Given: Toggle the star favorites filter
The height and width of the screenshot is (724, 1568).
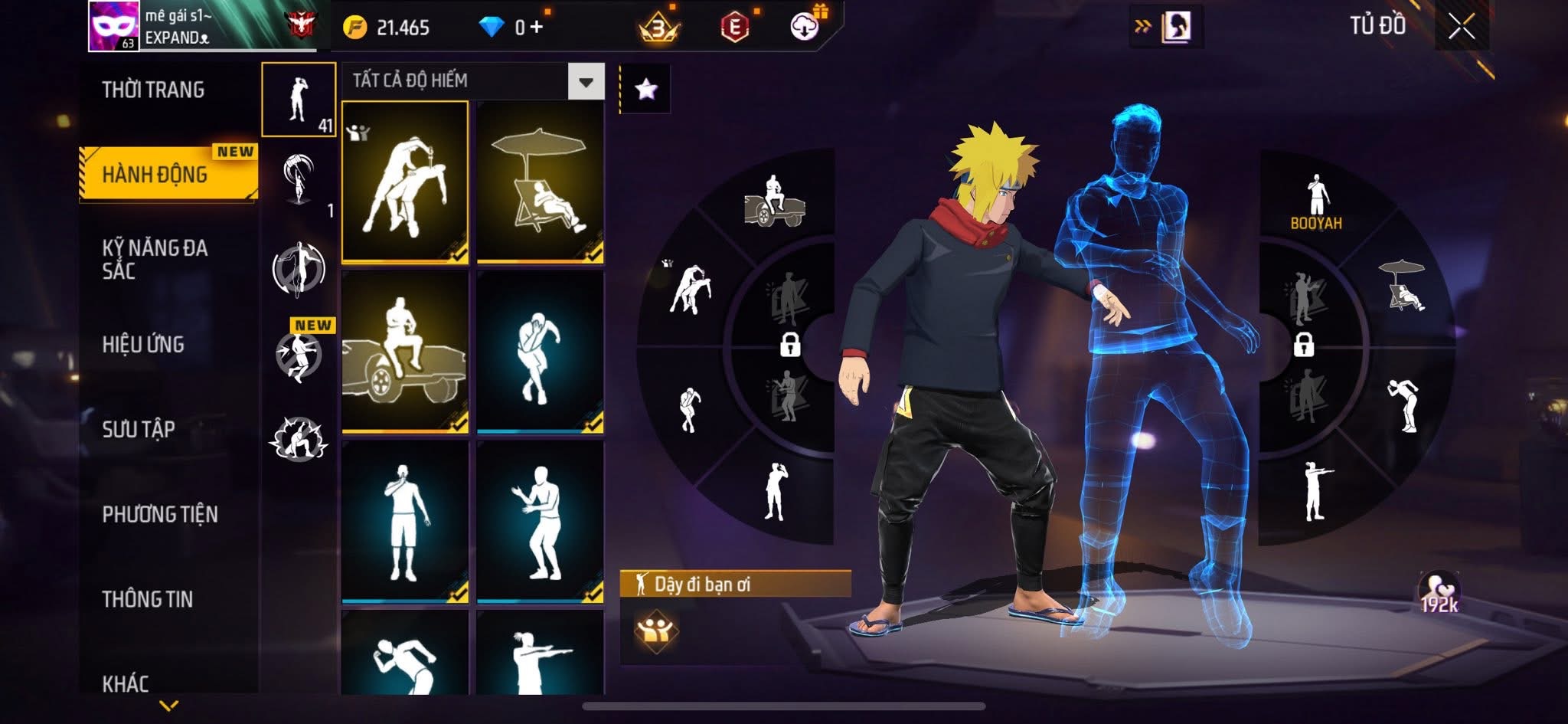Looking at the screenshot, I should click(x=645, y=90).
